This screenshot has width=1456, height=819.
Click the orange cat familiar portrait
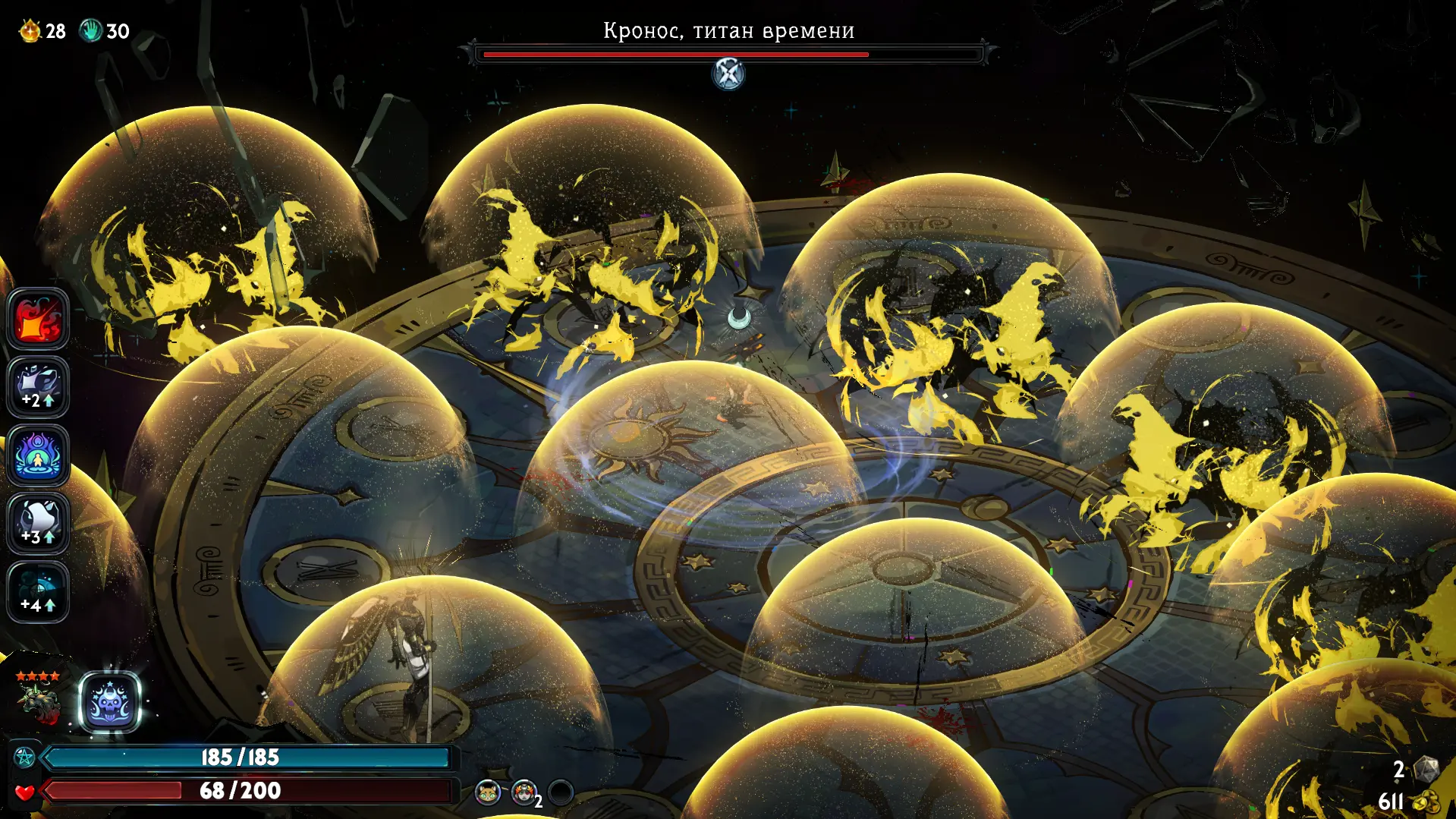(487, 793)
